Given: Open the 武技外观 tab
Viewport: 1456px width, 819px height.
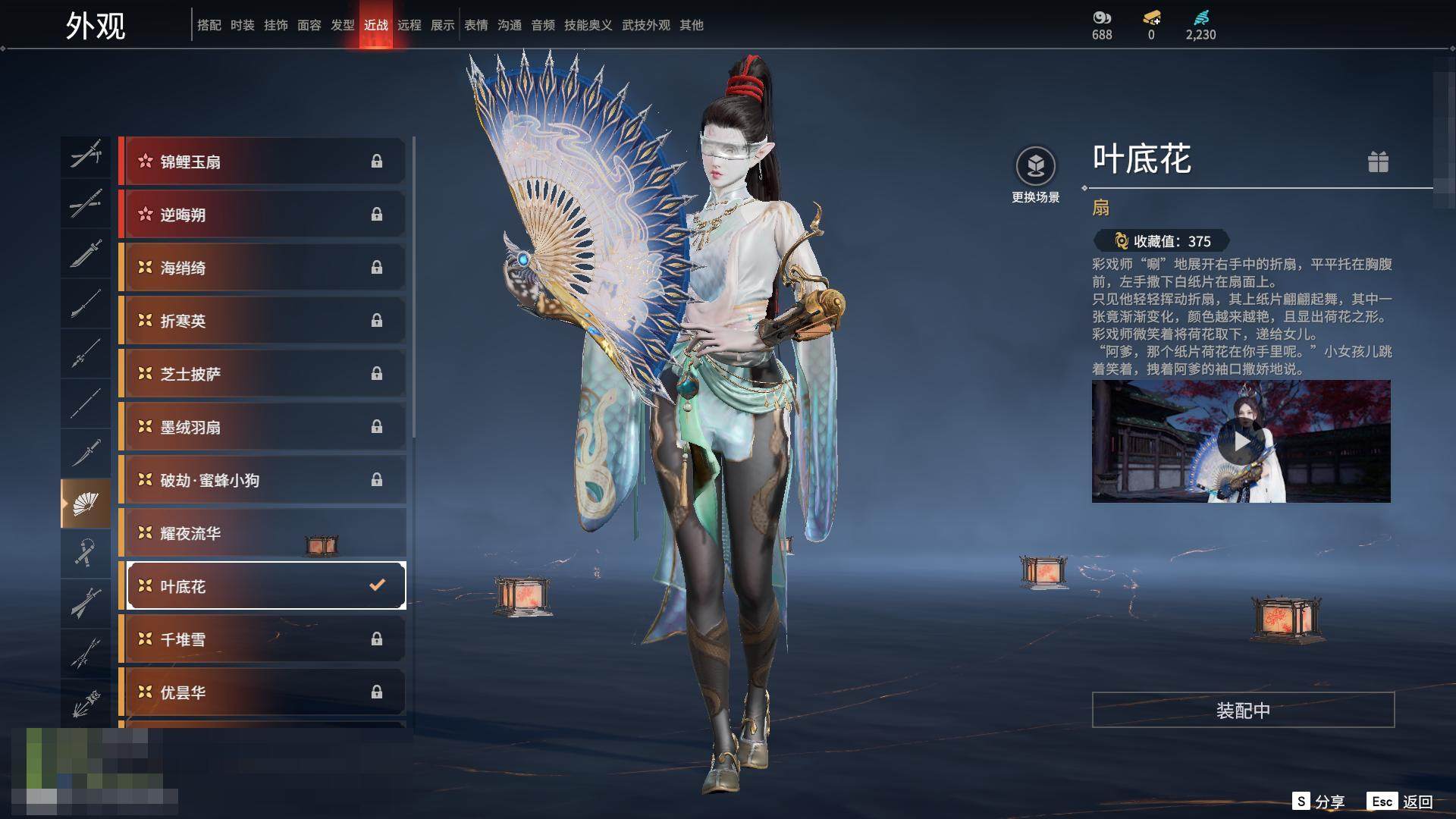Looking at the screenshot, I should click(x=646, y=25).
